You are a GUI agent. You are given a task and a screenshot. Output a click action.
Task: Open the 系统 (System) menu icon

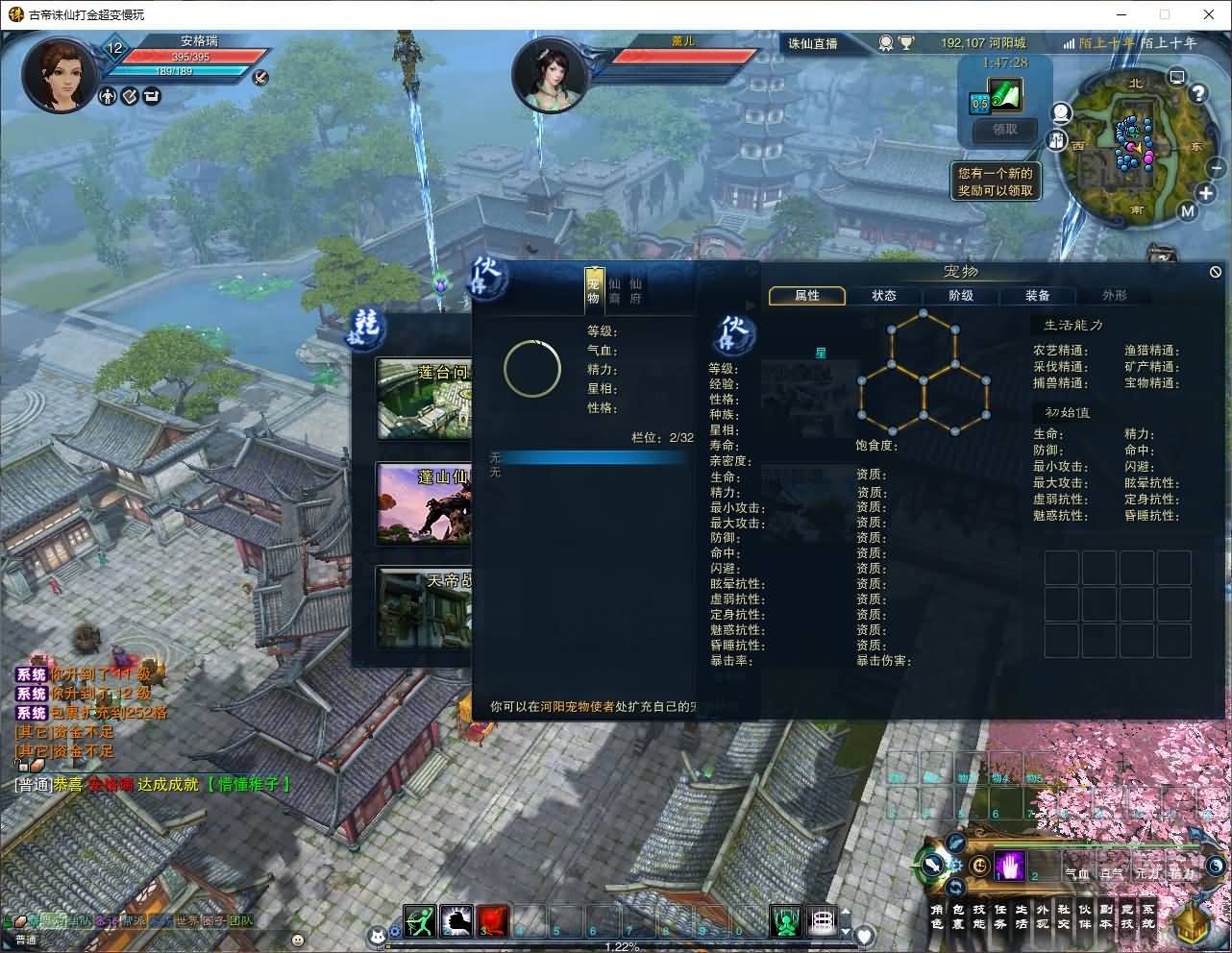pyautogui.click(x=1147, y=922)
